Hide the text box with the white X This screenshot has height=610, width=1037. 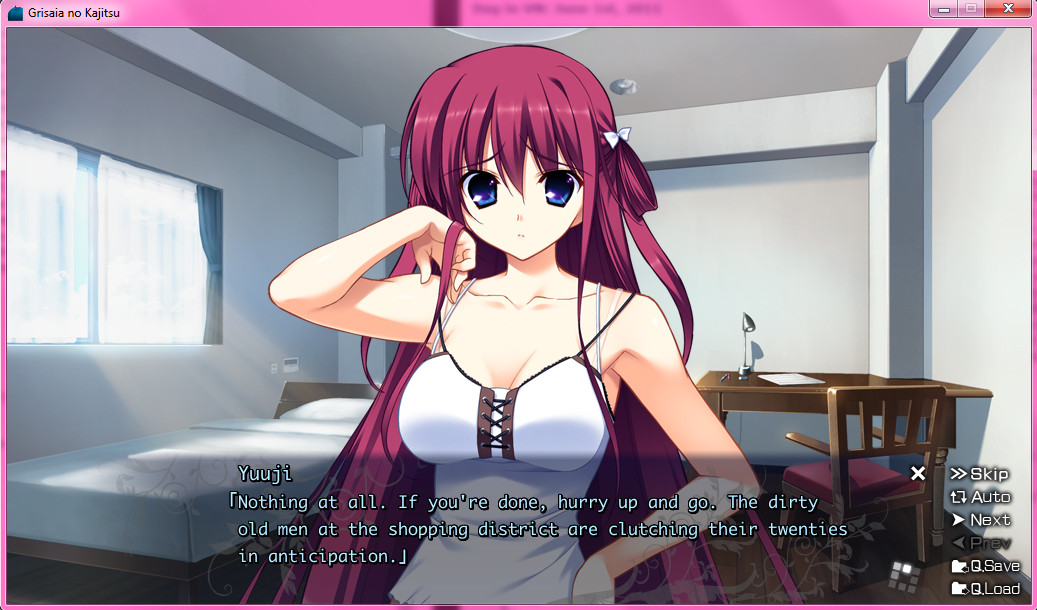point(918,473)
